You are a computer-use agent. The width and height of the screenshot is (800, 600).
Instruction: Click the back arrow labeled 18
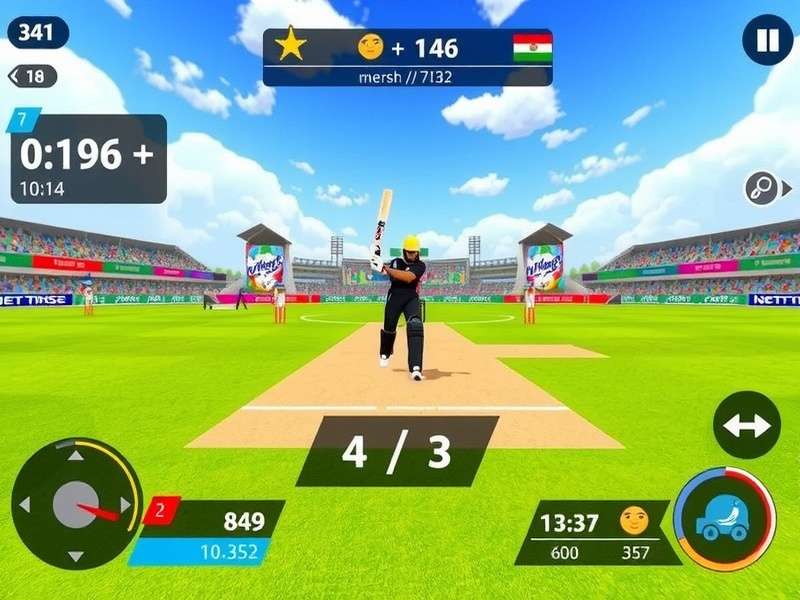tap(30, 76)
